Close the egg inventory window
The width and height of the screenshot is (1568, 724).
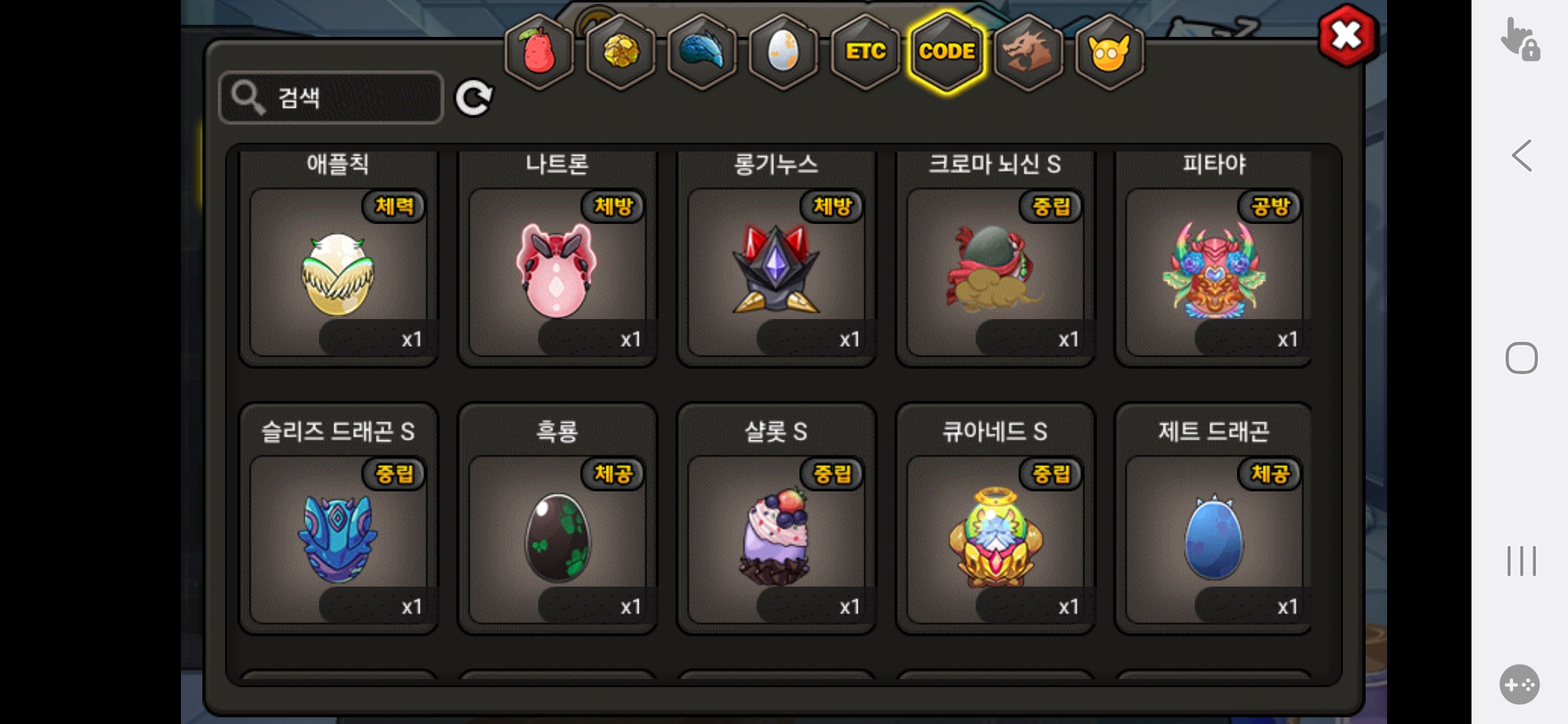tap(1347, 36)
